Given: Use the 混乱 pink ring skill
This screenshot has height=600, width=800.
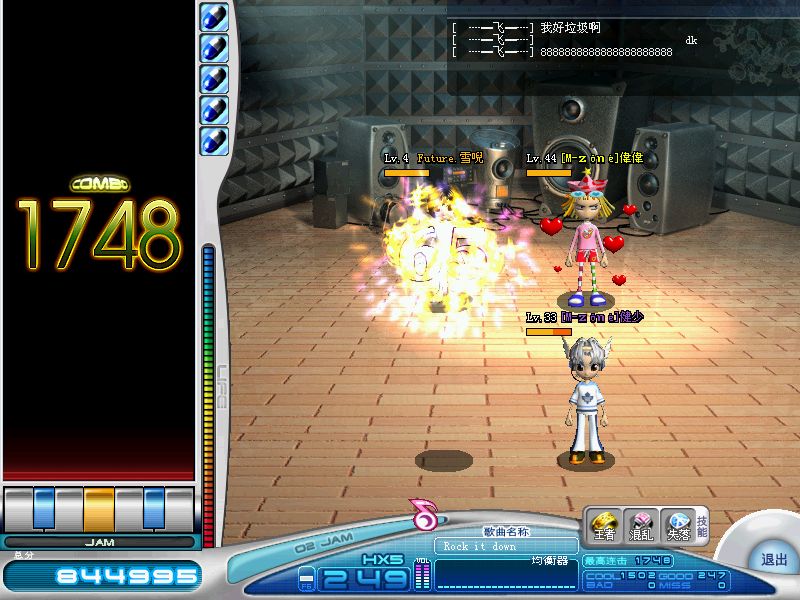Looking at the screenshot, I should [639, 524].
